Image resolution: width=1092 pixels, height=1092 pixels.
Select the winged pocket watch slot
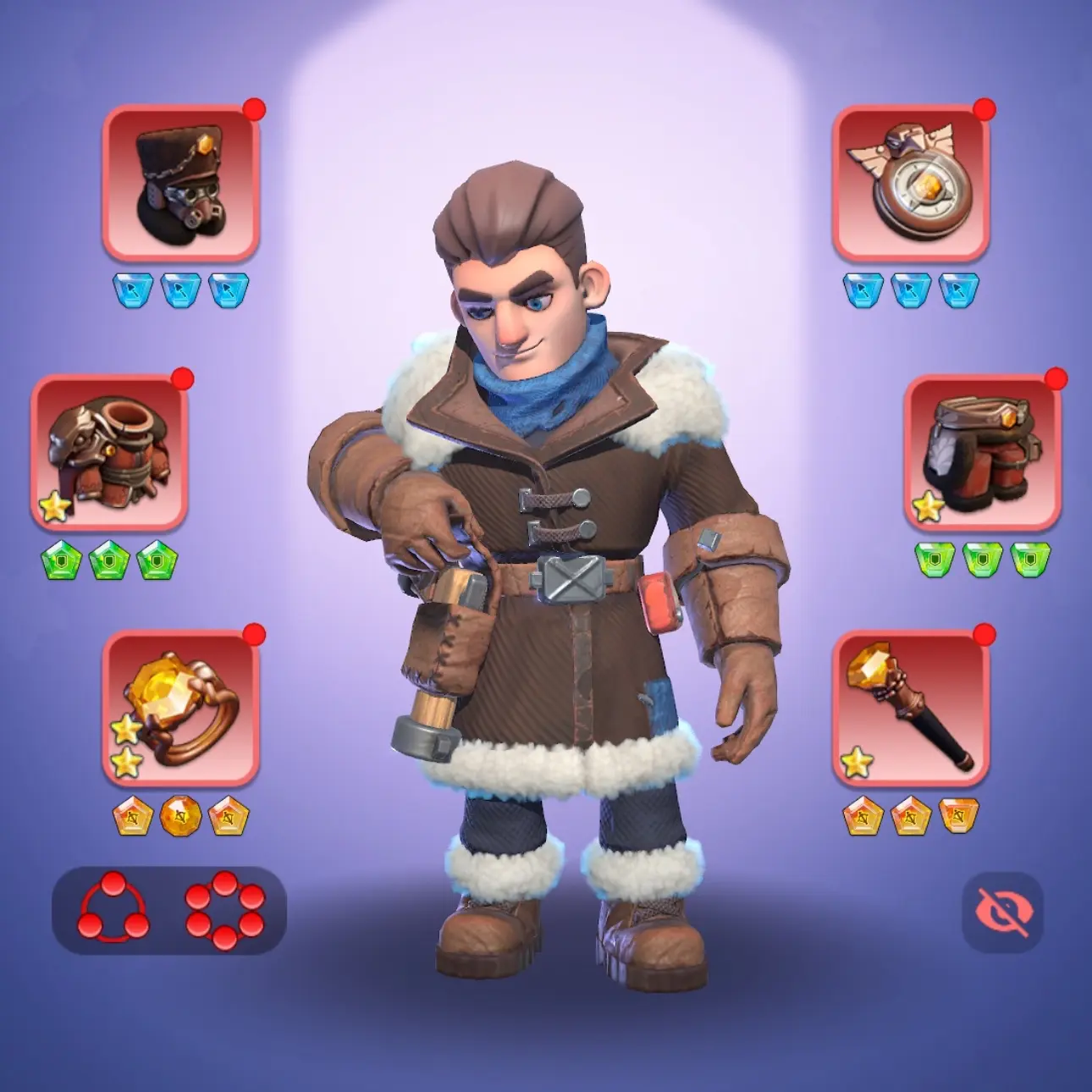[910, 183]
